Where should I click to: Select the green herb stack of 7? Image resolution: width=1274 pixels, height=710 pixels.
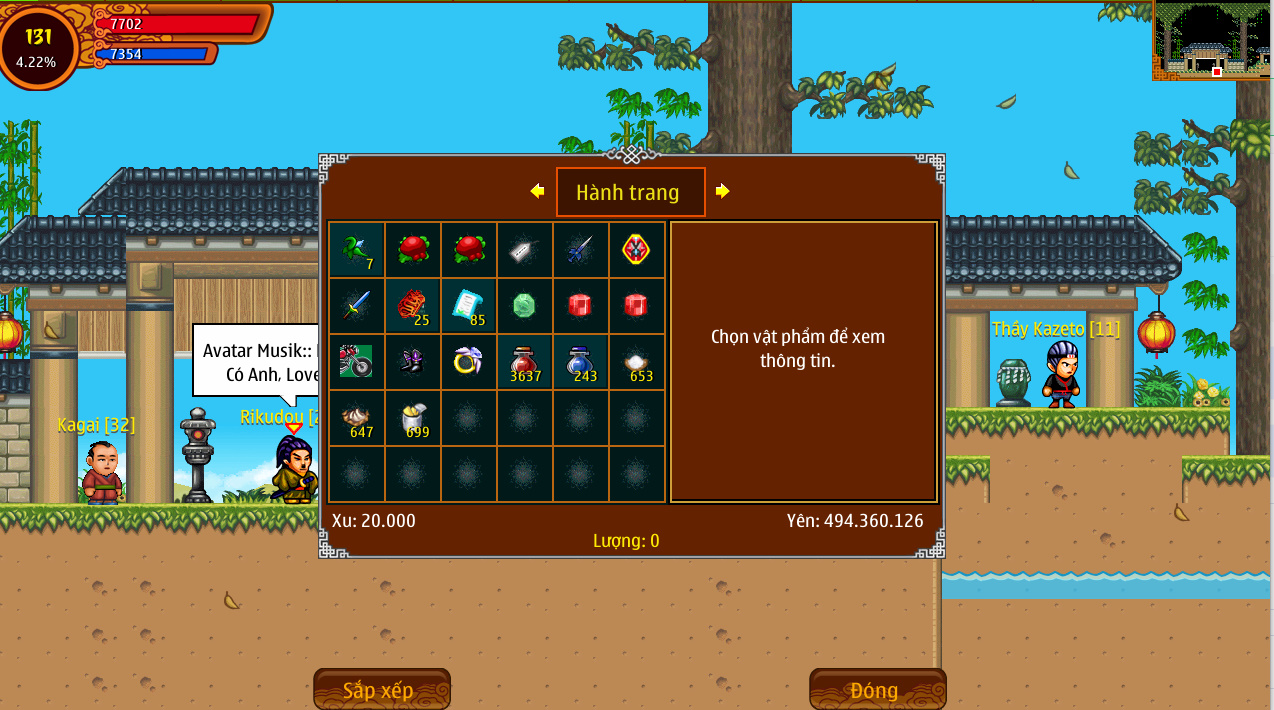357,250
